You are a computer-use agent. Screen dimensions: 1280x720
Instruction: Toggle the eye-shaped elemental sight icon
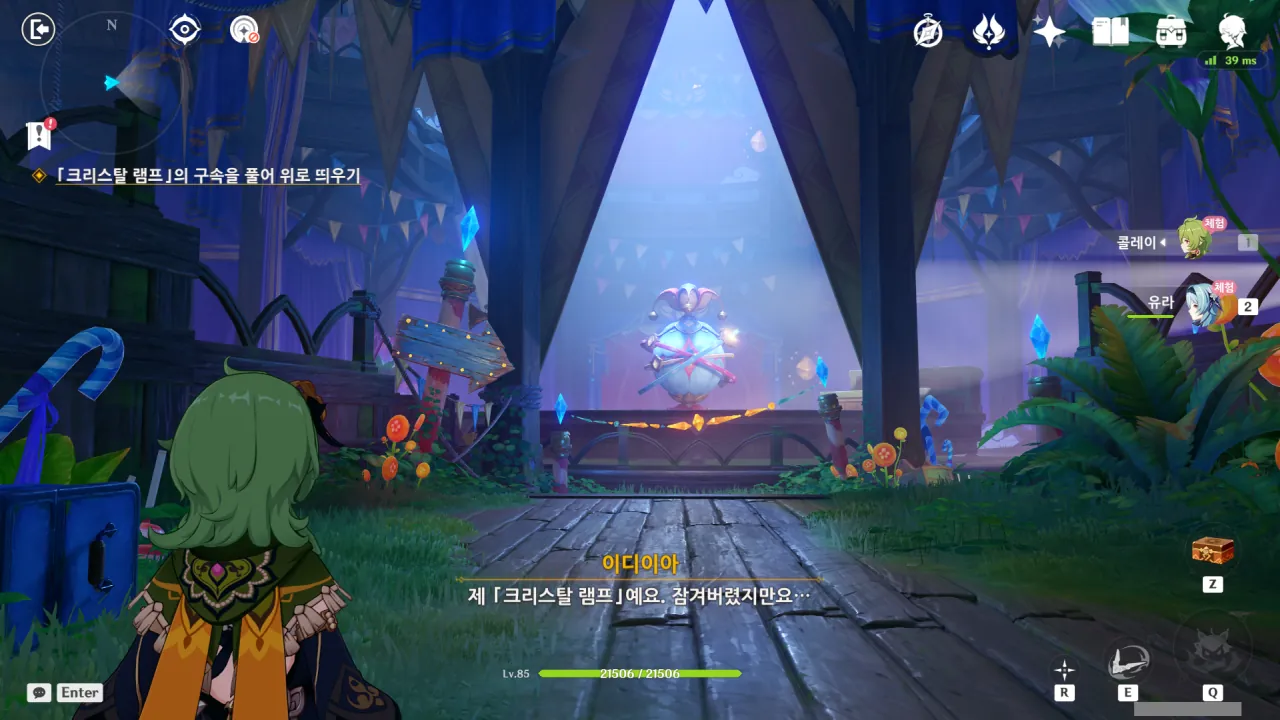click(184, 30)
